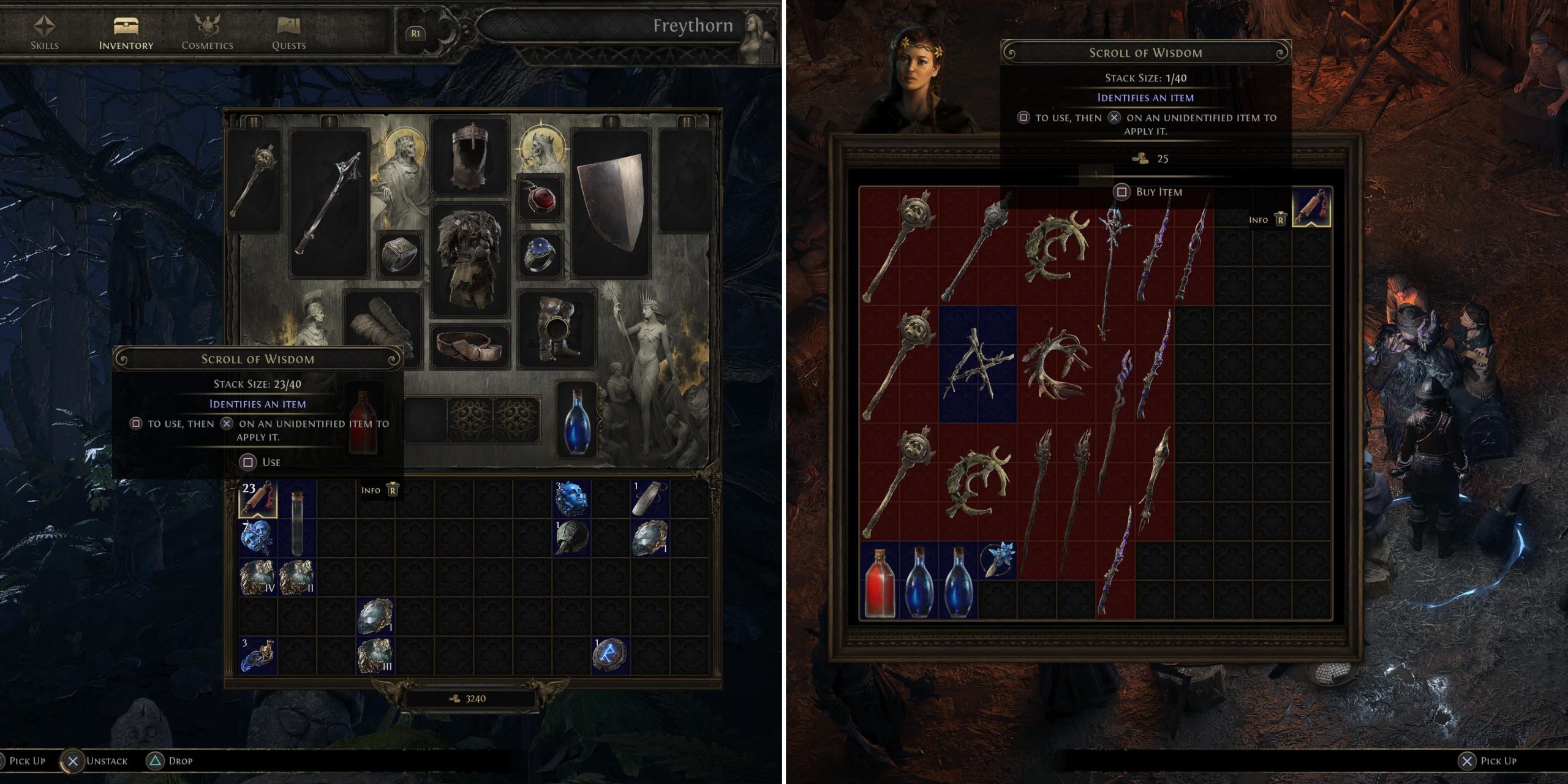
Task: Open the Cosmetics tab
Action: click(207, 32)
